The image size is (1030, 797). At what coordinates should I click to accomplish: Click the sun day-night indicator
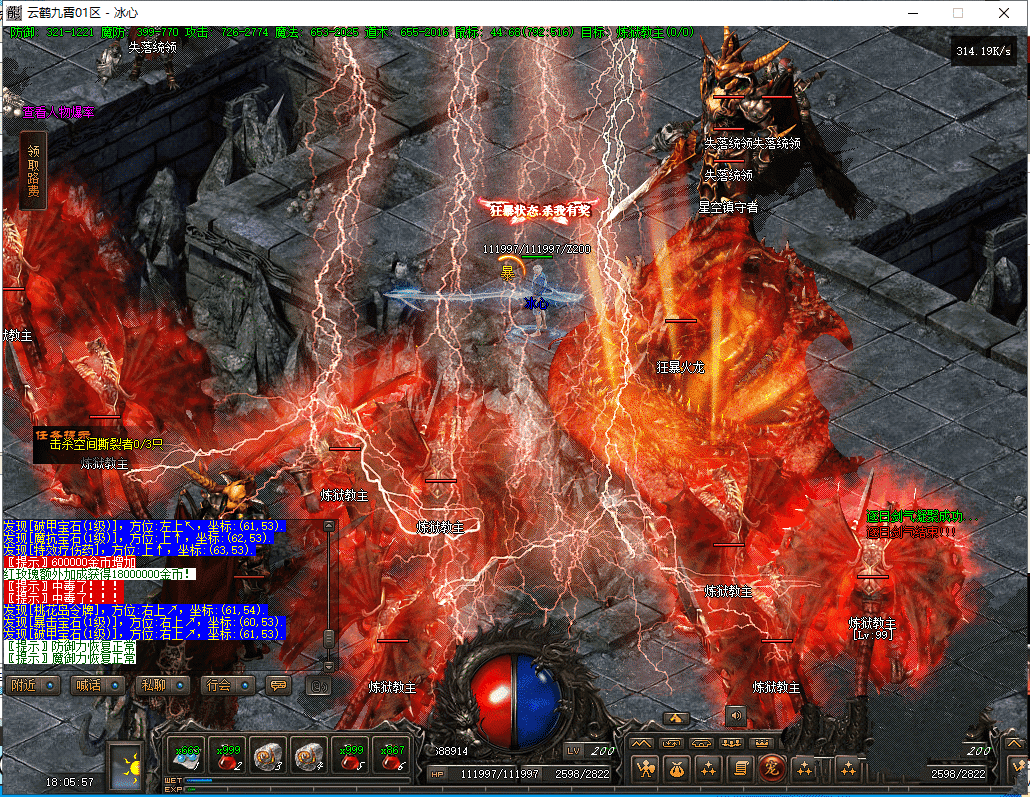click(127, 767)
